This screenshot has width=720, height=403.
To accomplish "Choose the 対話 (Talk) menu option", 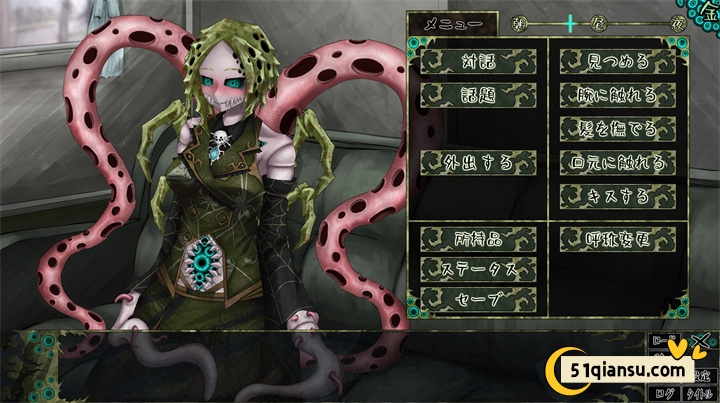I will pyautogui.click(x=478, y=62).
